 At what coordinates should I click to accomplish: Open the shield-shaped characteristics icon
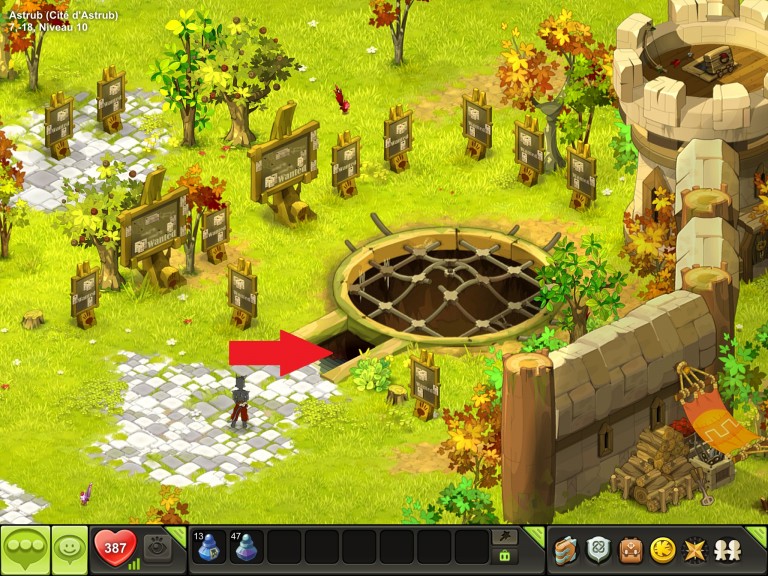599,549
